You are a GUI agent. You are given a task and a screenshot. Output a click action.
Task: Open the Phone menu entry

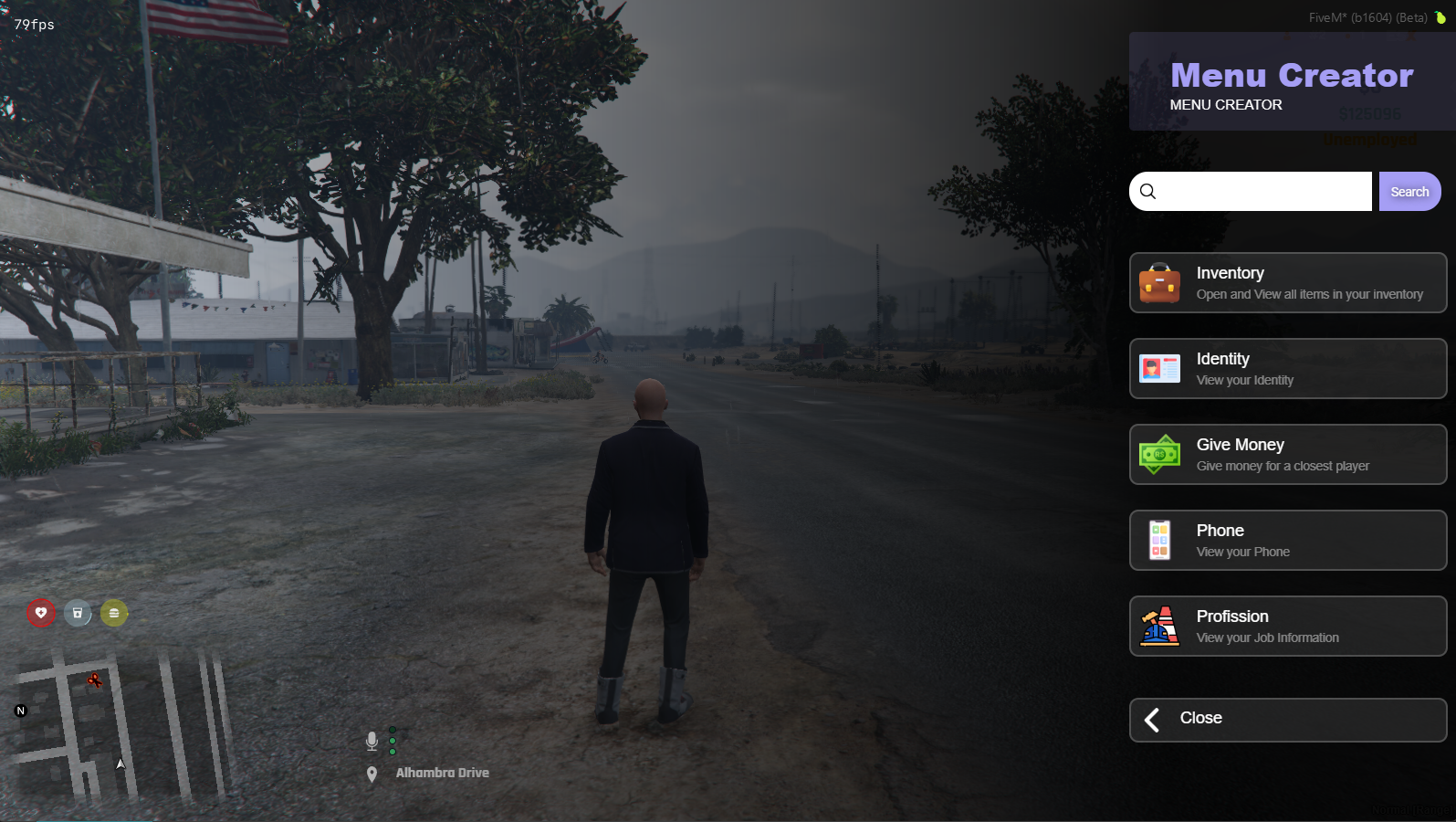(x=1287, y=541)
